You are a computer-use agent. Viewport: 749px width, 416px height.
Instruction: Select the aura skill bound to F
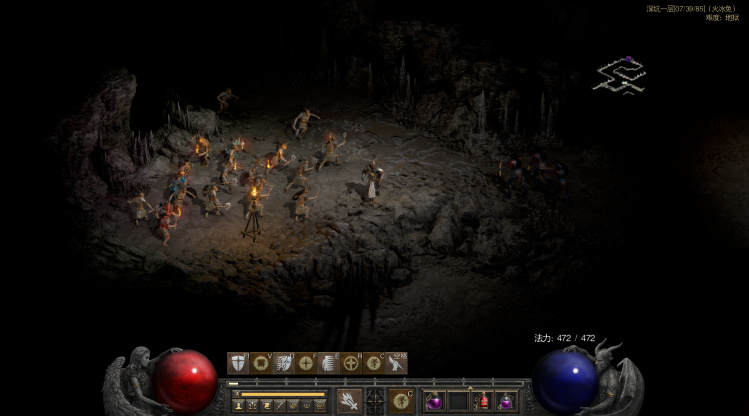click(x=306, y=363)
